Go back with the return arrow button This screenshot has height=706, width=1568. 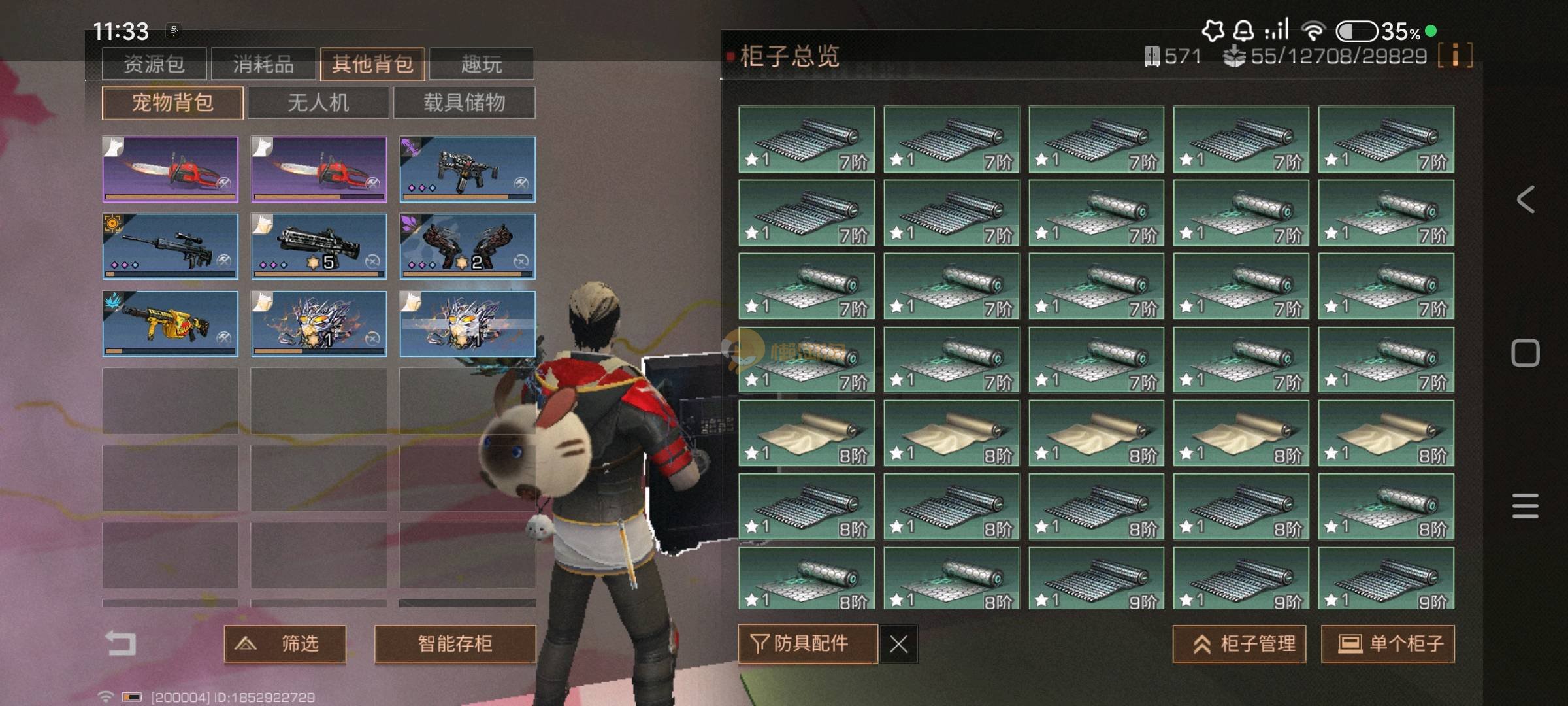(121, 643)
